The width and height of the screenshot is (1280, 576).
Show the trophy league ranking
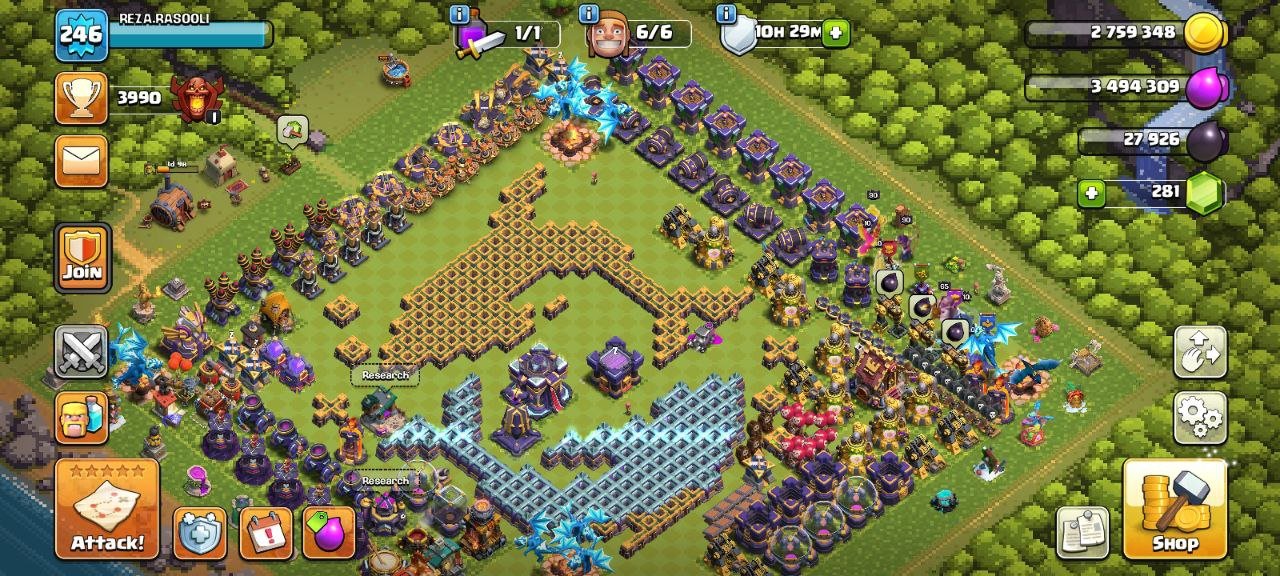point(81,97)
